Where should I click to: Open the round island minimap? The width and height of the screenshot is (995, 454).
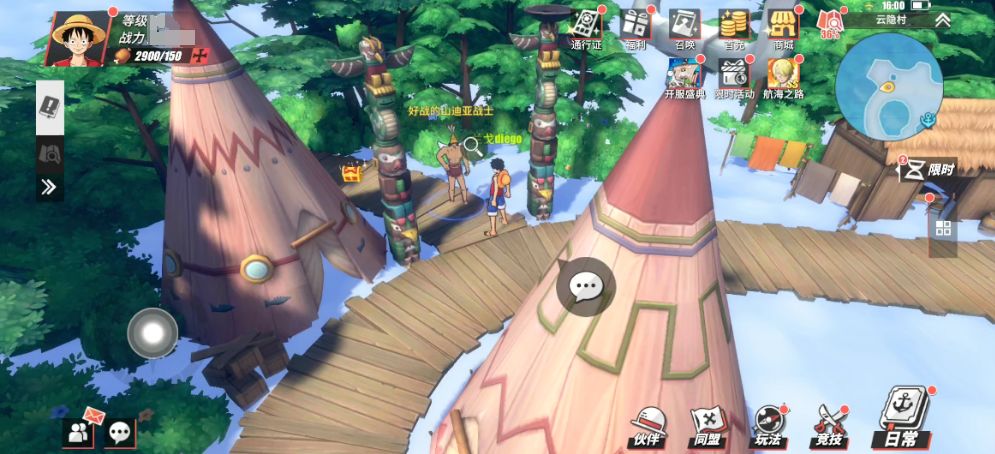[x=888, y=85]
